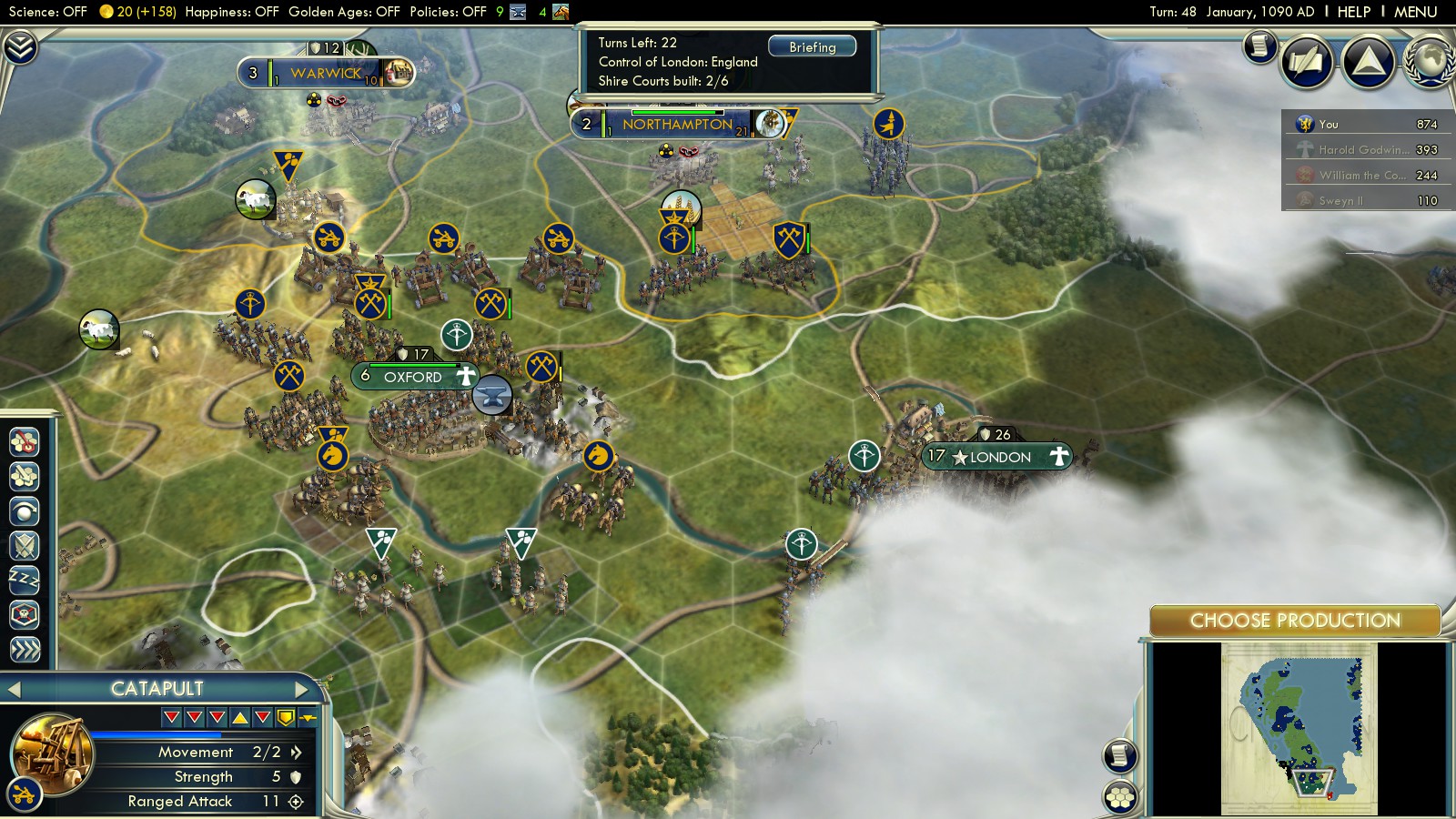Image resolution: width=1456 pixels, height=819 pixels.
Task: Open the MENU in the top bar
Action: point(1415,12)
